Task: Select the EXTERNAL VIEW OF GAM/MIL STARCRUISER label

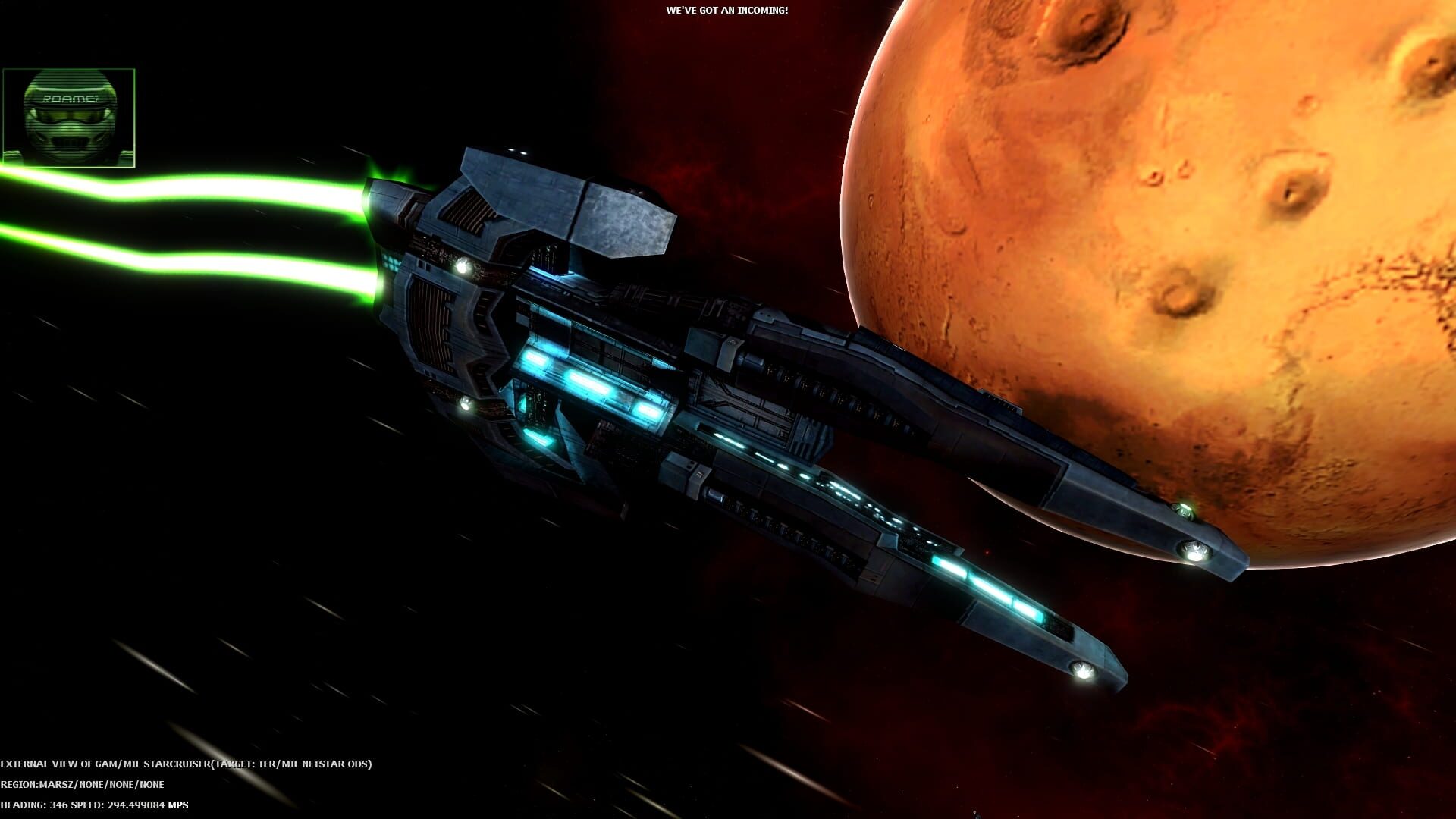Action: [x=106, y=764]
